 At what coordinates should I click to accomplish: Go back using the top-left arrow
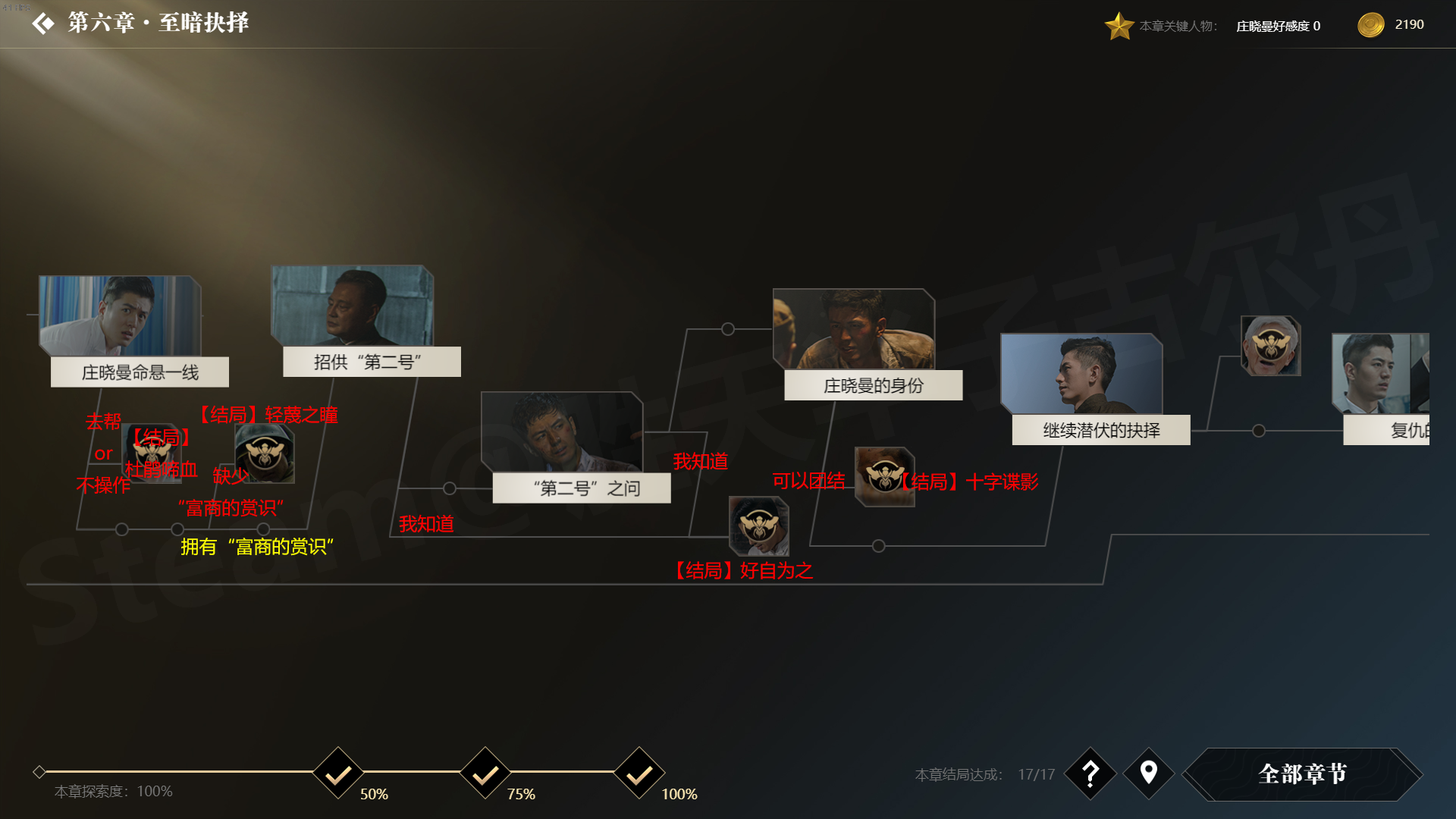pos(43,24)
